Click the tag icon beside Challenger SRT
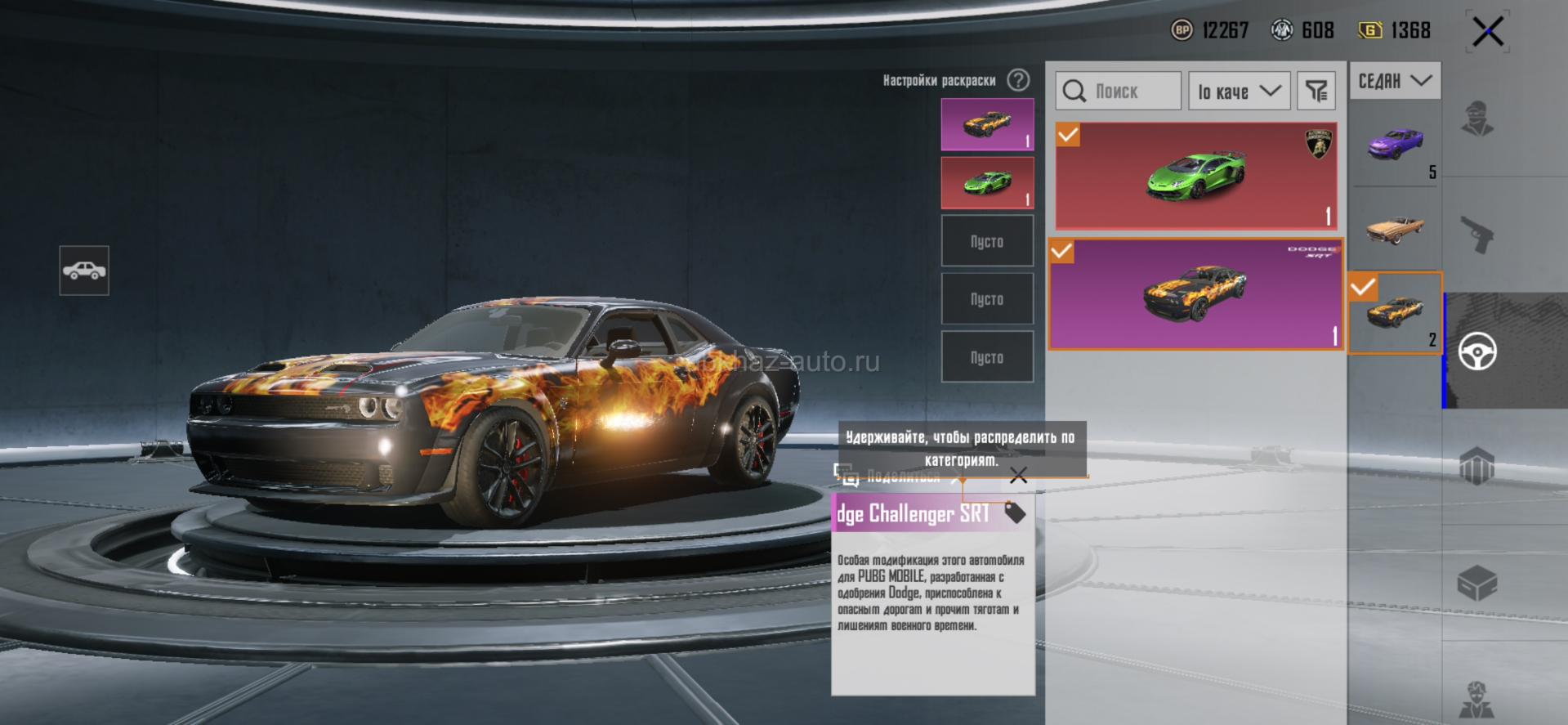This screenshot has height=725, width=1568. click(1014, 512)
